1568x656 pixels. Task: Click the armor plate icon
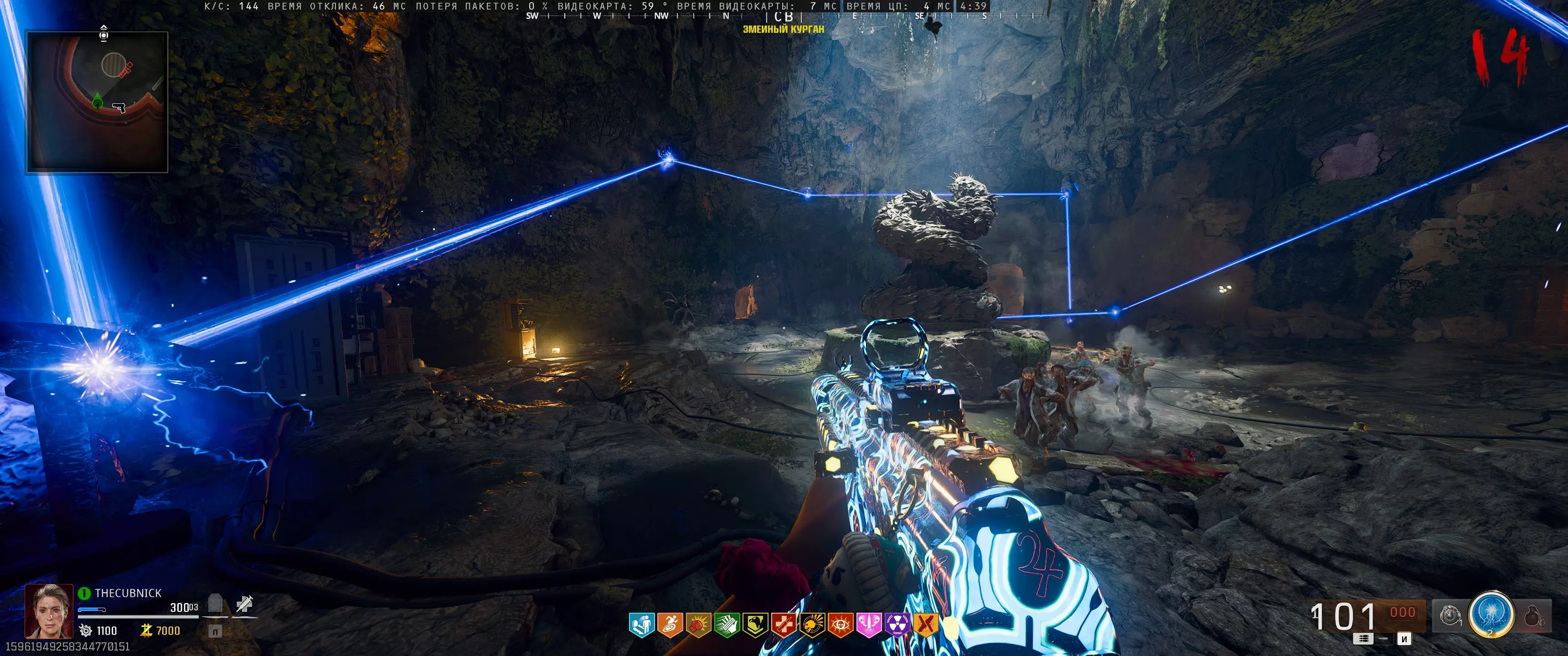tap(216, 604)
